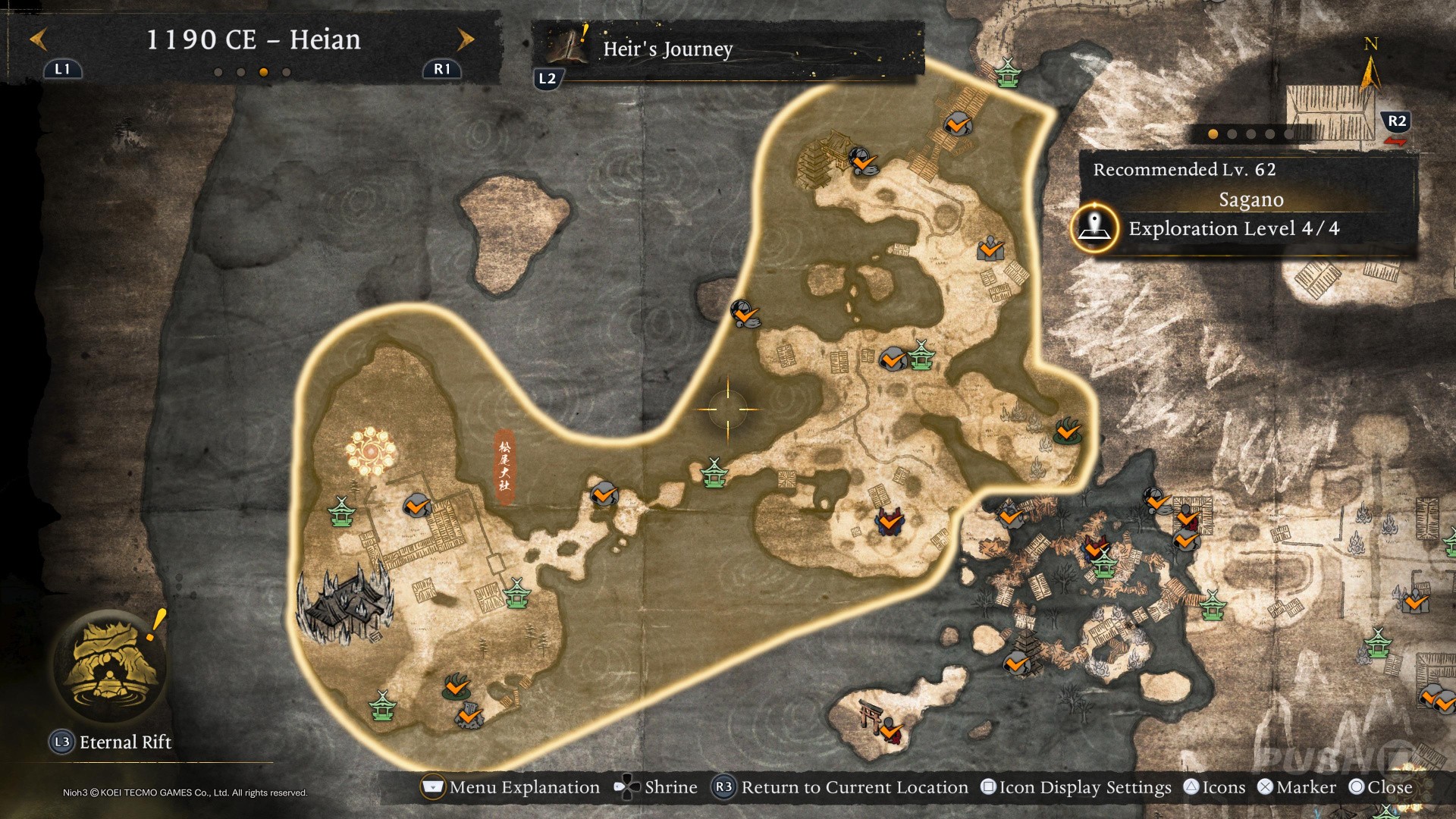Return to Current Location on map
The image size is (1456, 819).
click(842, 787)
